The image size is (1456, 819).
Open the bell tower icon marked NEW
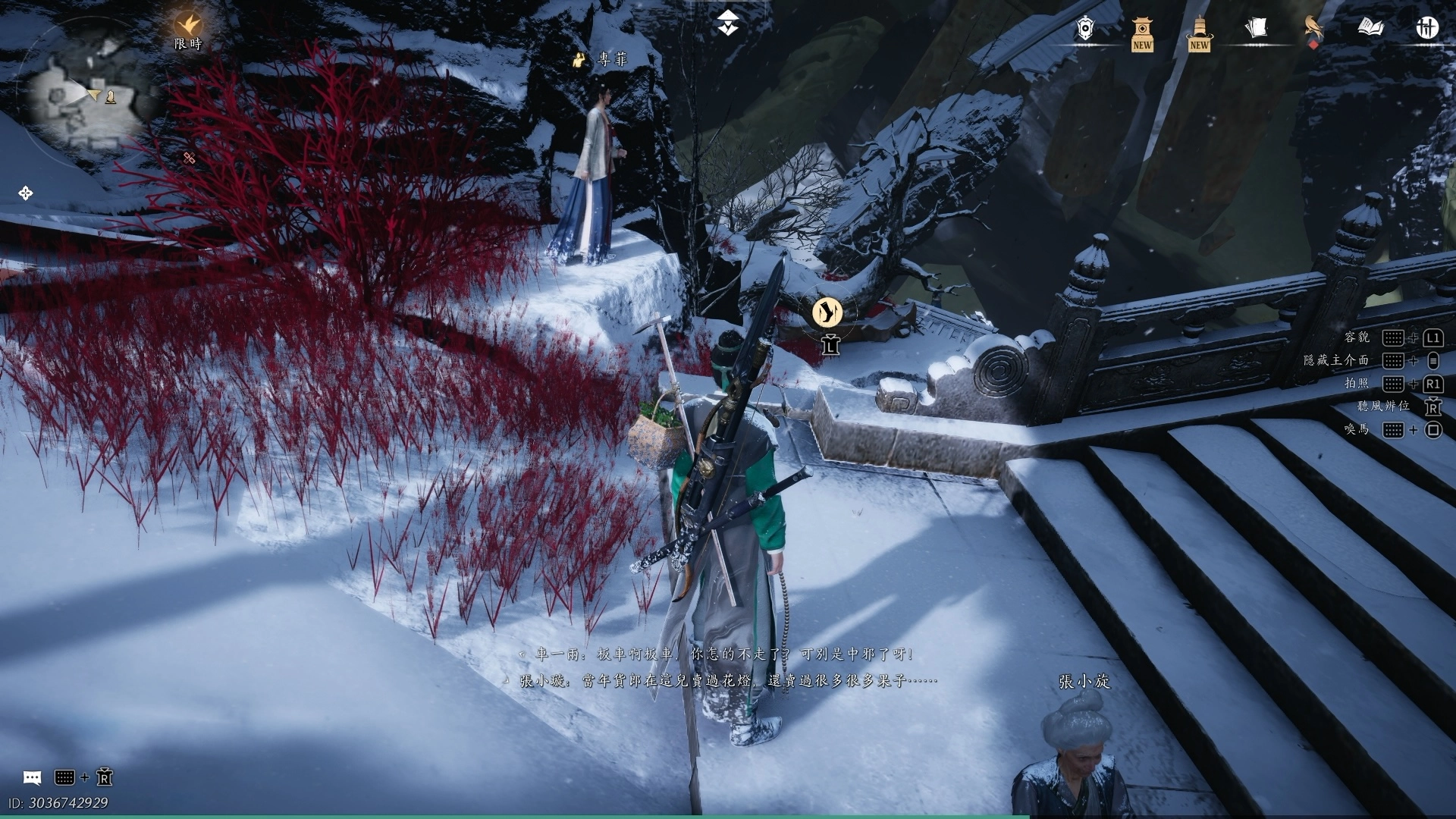point(1199,32)
